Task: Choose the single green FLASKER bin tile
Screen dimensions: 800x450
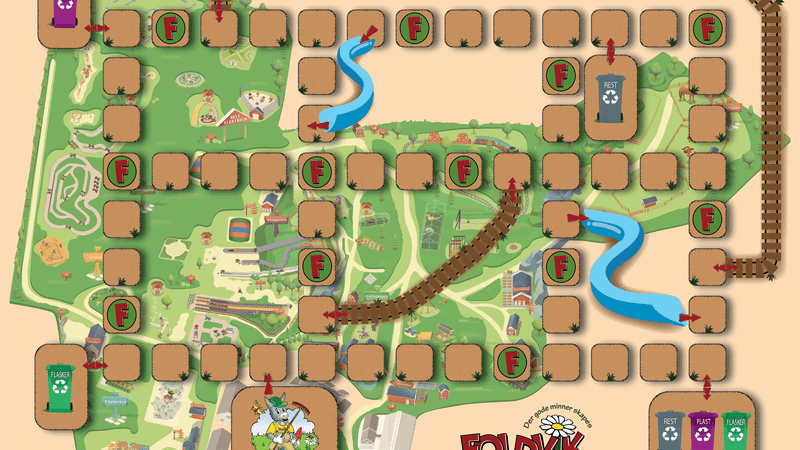Action: pos(61,380)
